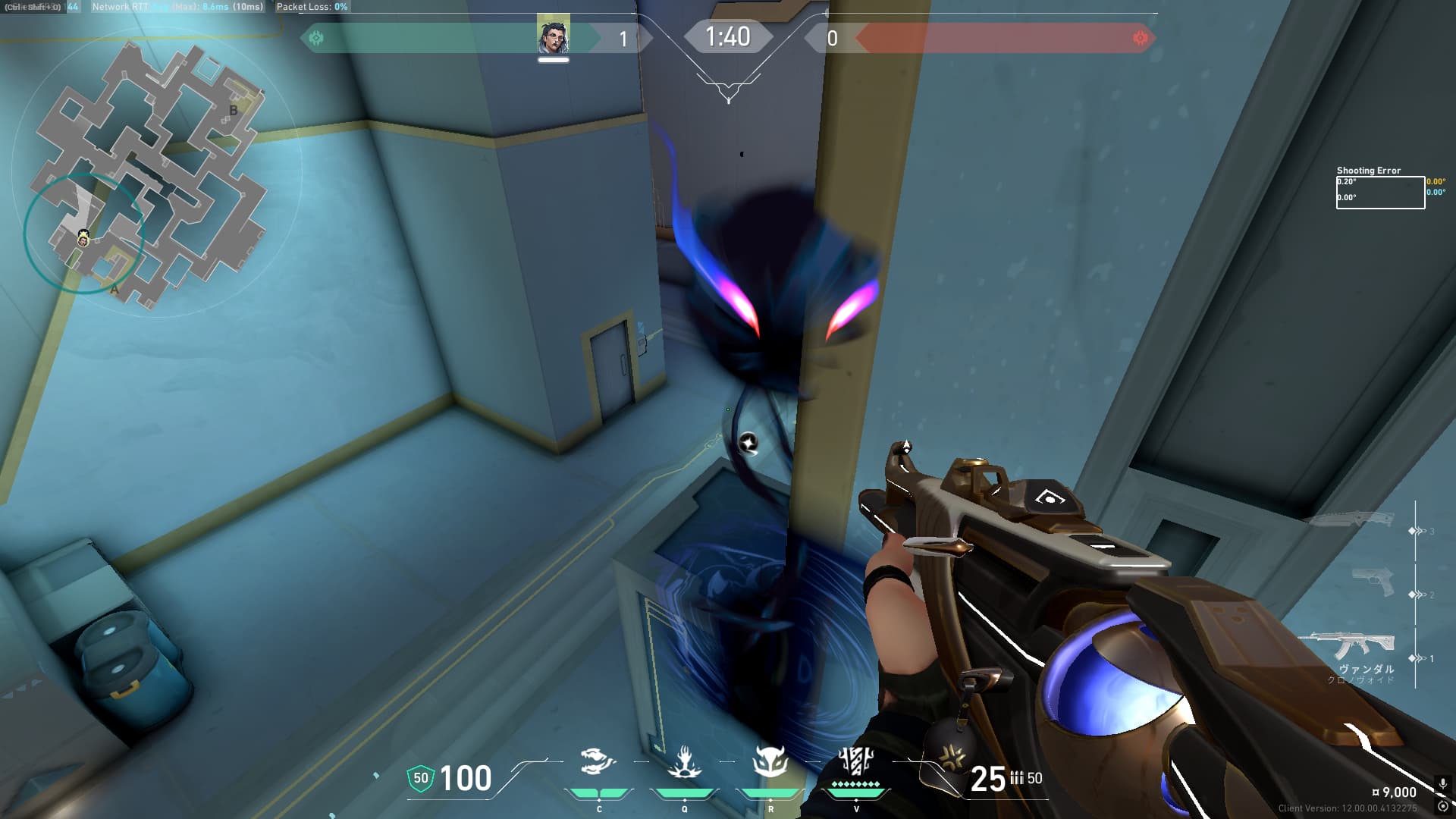1456x819 pixels.
Task: Trigger the Nightfall ultimate icon
Action: click(x=856, y=761)
